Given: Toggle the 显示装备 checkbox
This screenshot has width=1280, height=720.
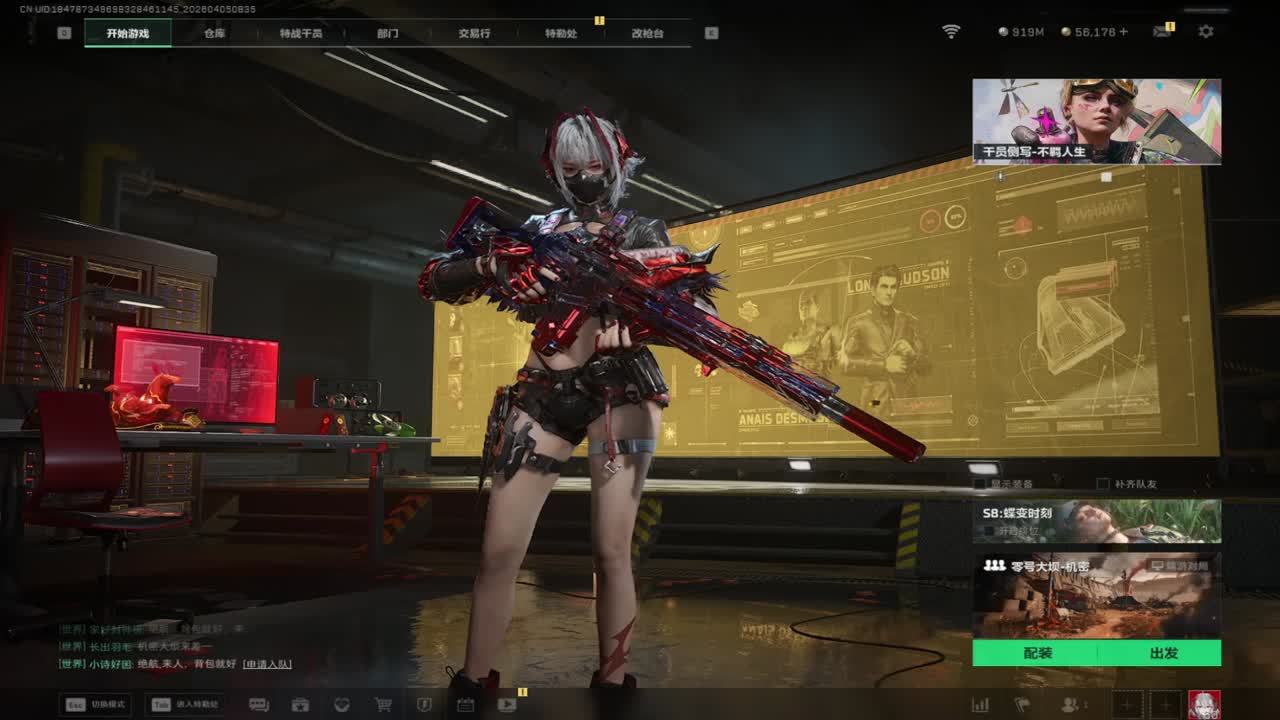Looking at the screenshot, I should 981,484.
